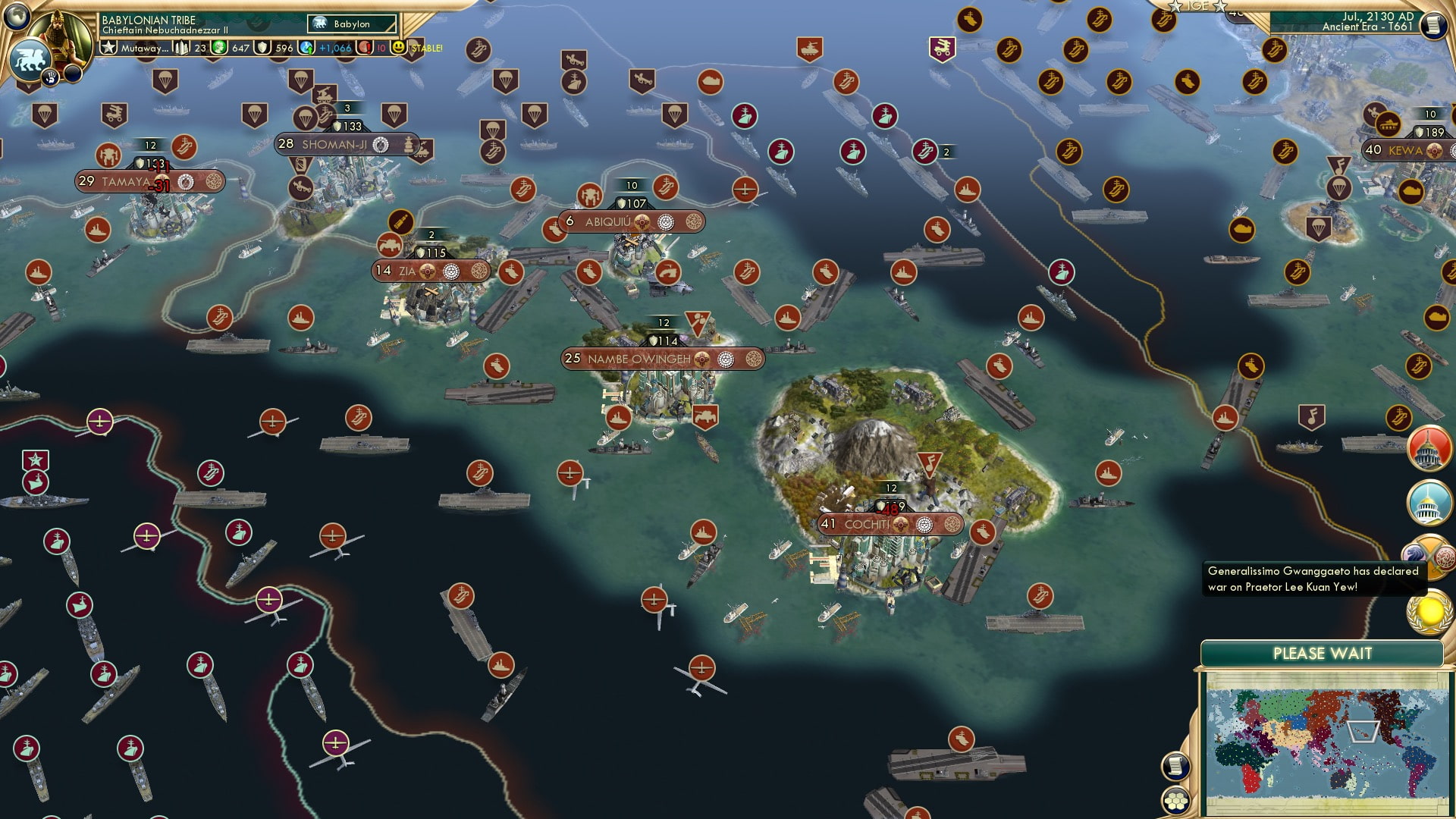Viewport: 1456px width, 819px height.
Task: Toggle the IGE editor star at top
Action: tap(1175, 8)
